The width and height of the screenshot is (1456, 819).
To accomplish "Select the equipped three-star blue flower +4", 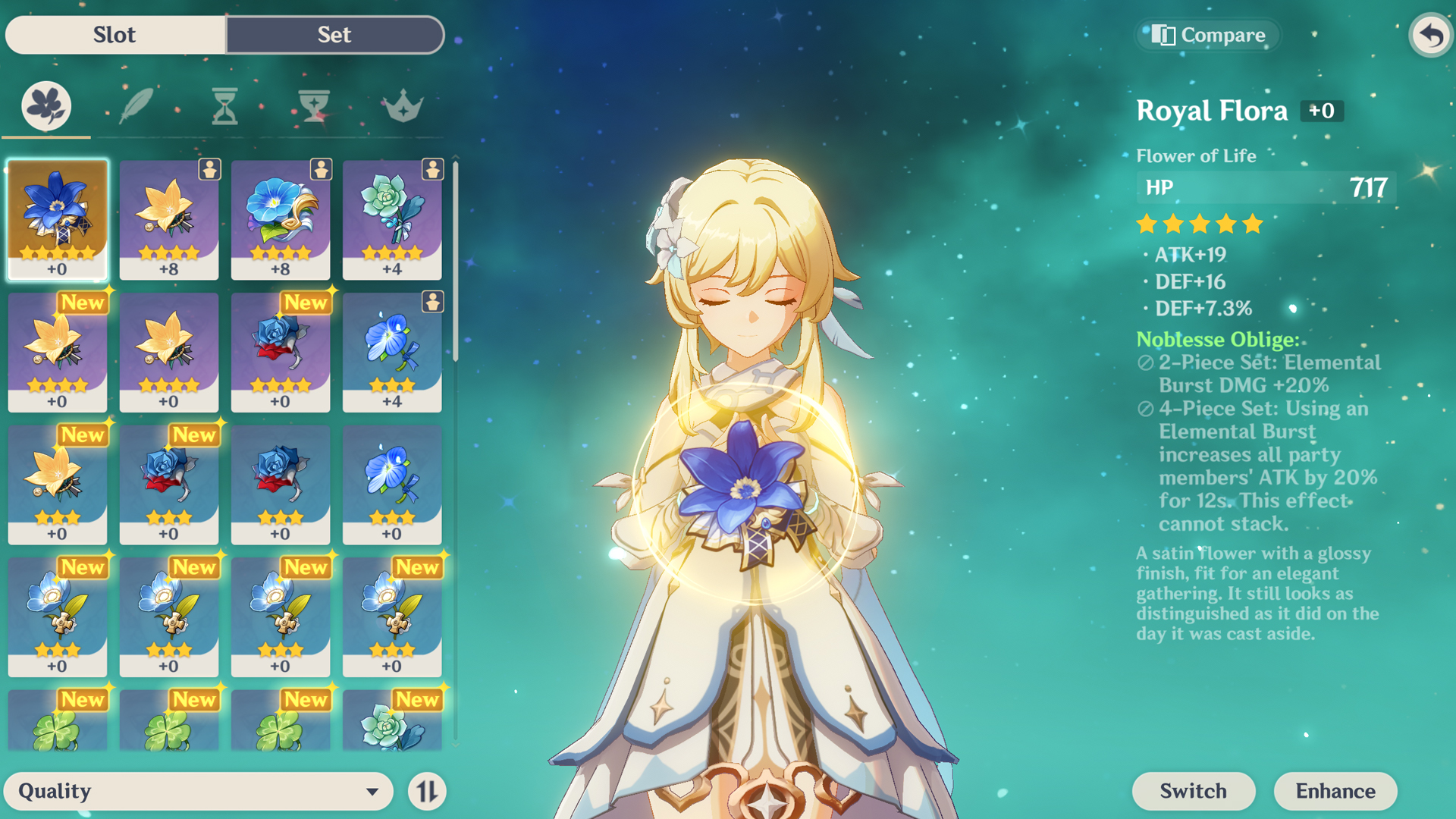I will point(392,352).
